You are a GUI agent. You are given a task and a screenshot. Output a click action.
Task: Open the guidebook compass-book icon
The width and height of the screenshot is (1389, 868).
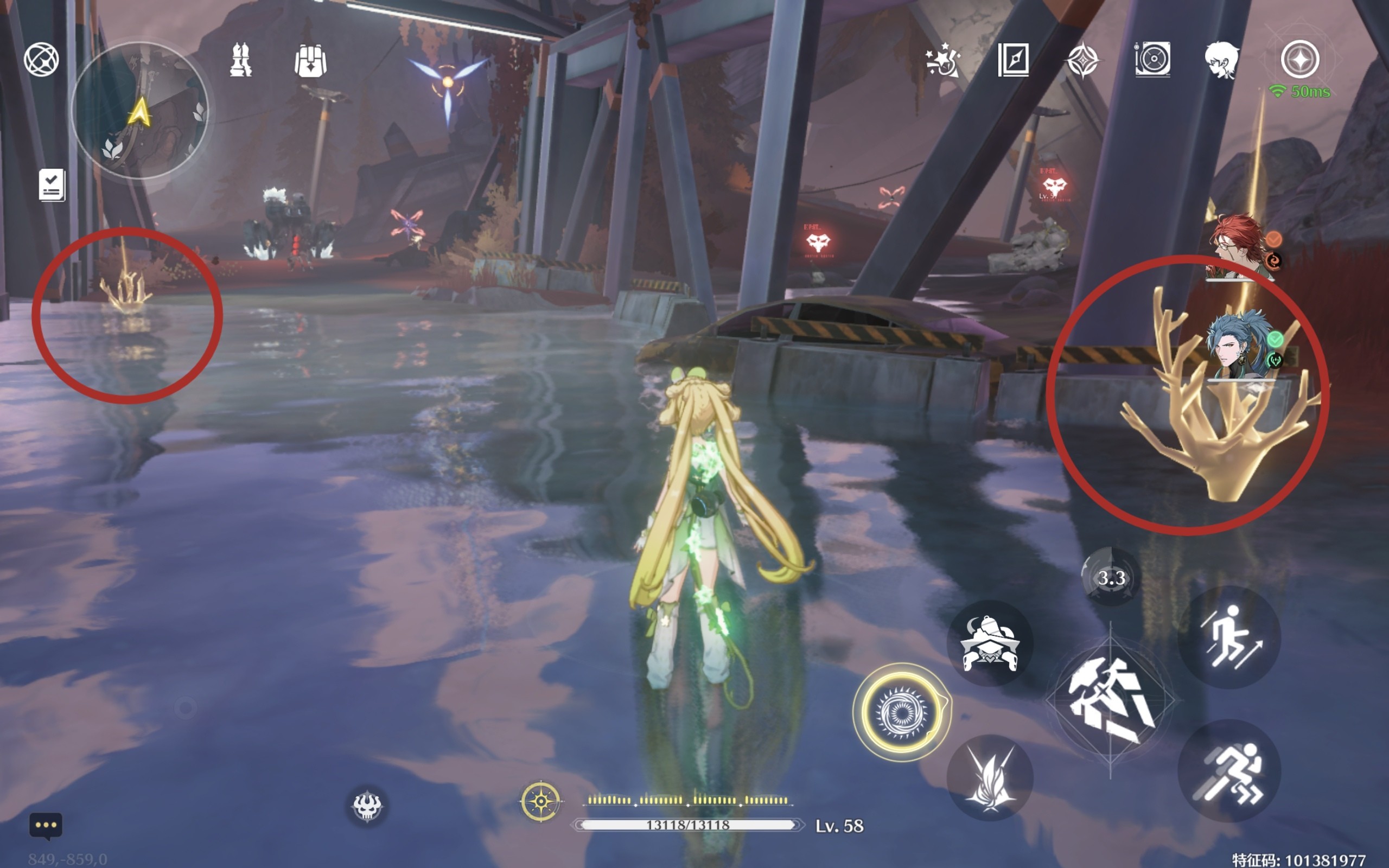pos(1013,60)
